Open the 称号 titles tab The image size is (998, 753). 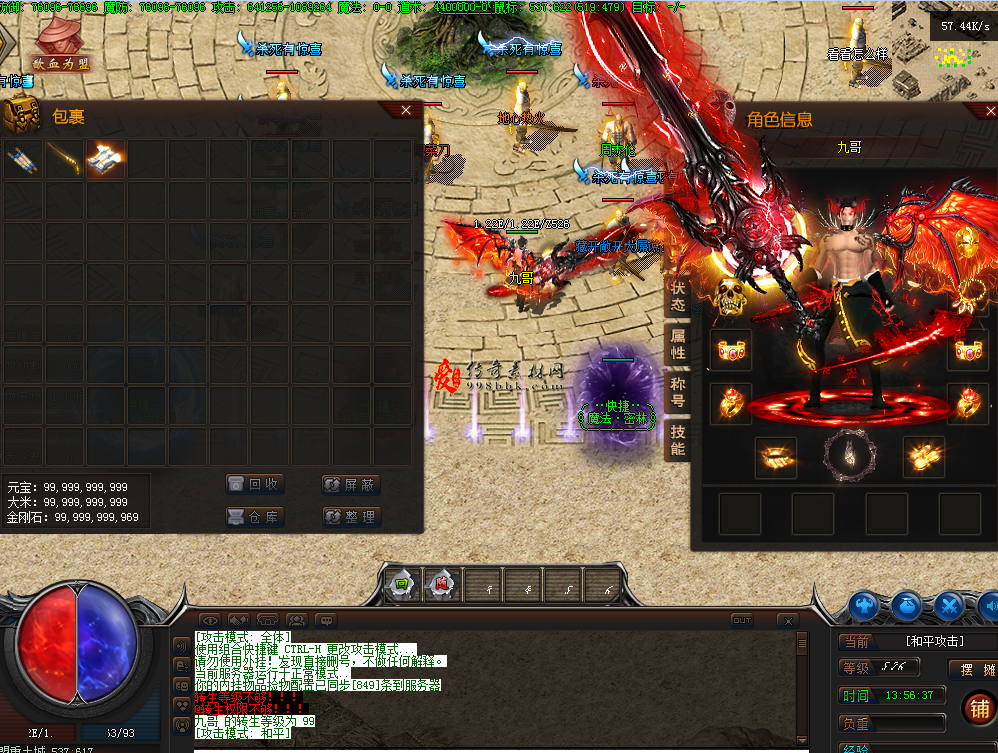[x=678, y=392]
